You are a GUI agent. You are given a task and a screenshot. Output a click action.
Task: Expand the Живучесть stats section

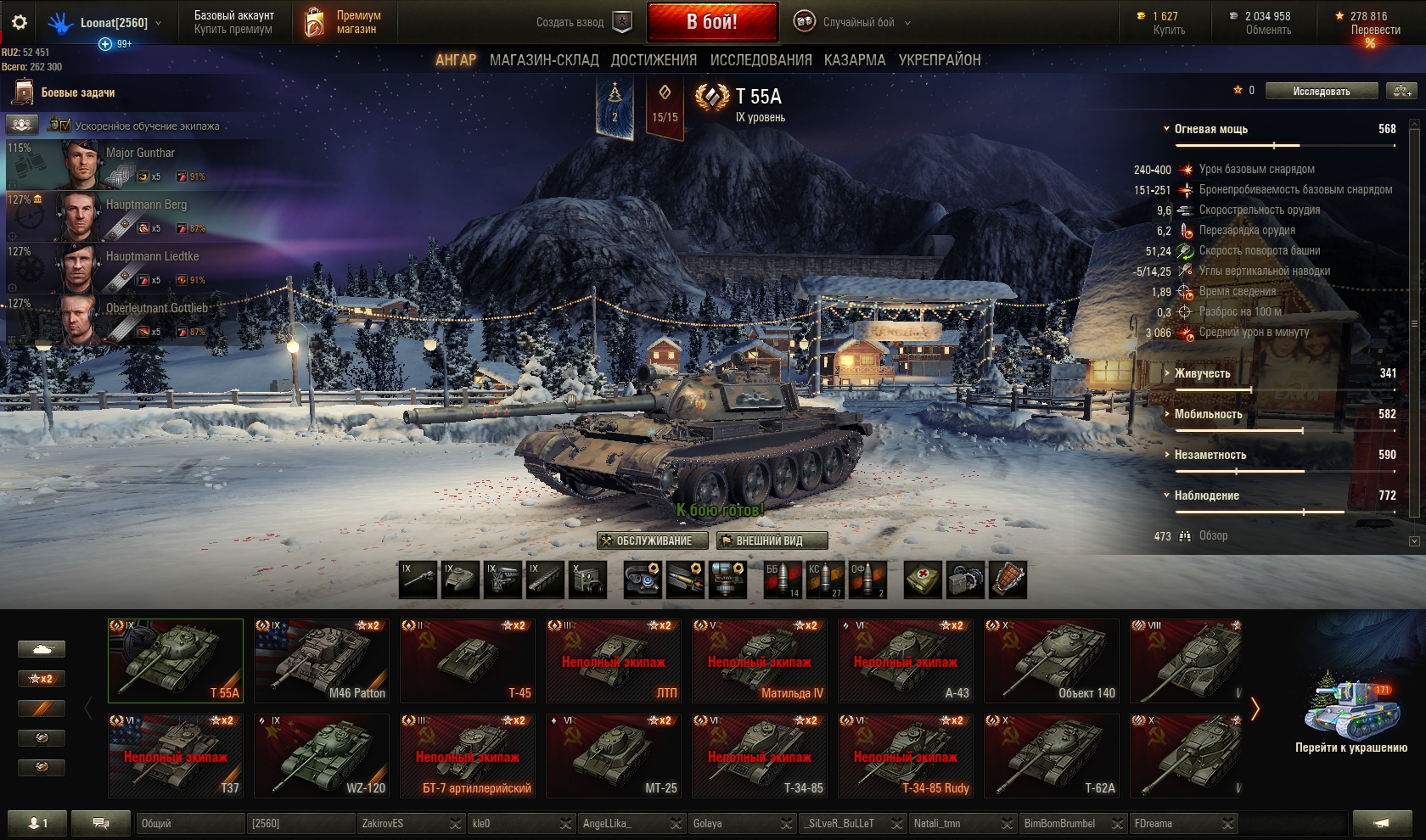point(1202,373)
